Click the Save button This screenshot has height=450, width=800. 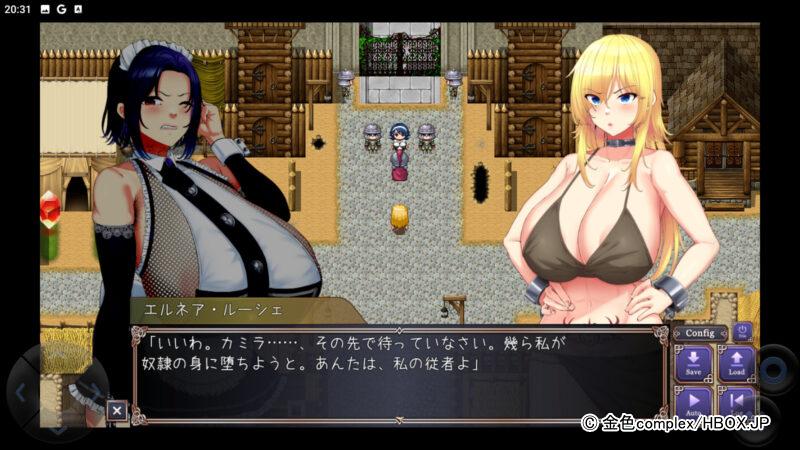pos(693,363)
